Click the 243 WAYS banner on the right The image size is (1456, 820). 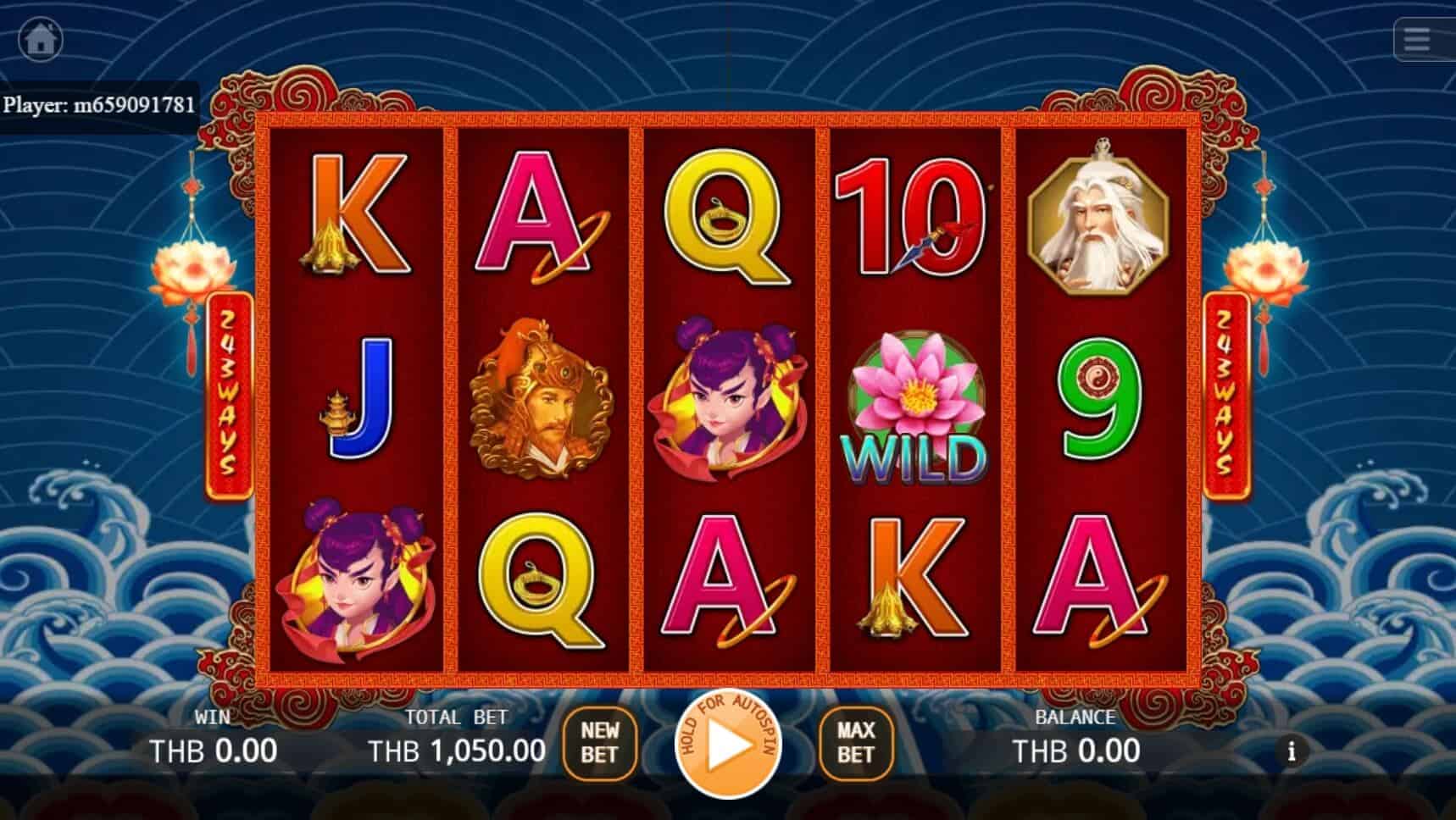[1226, 394]
